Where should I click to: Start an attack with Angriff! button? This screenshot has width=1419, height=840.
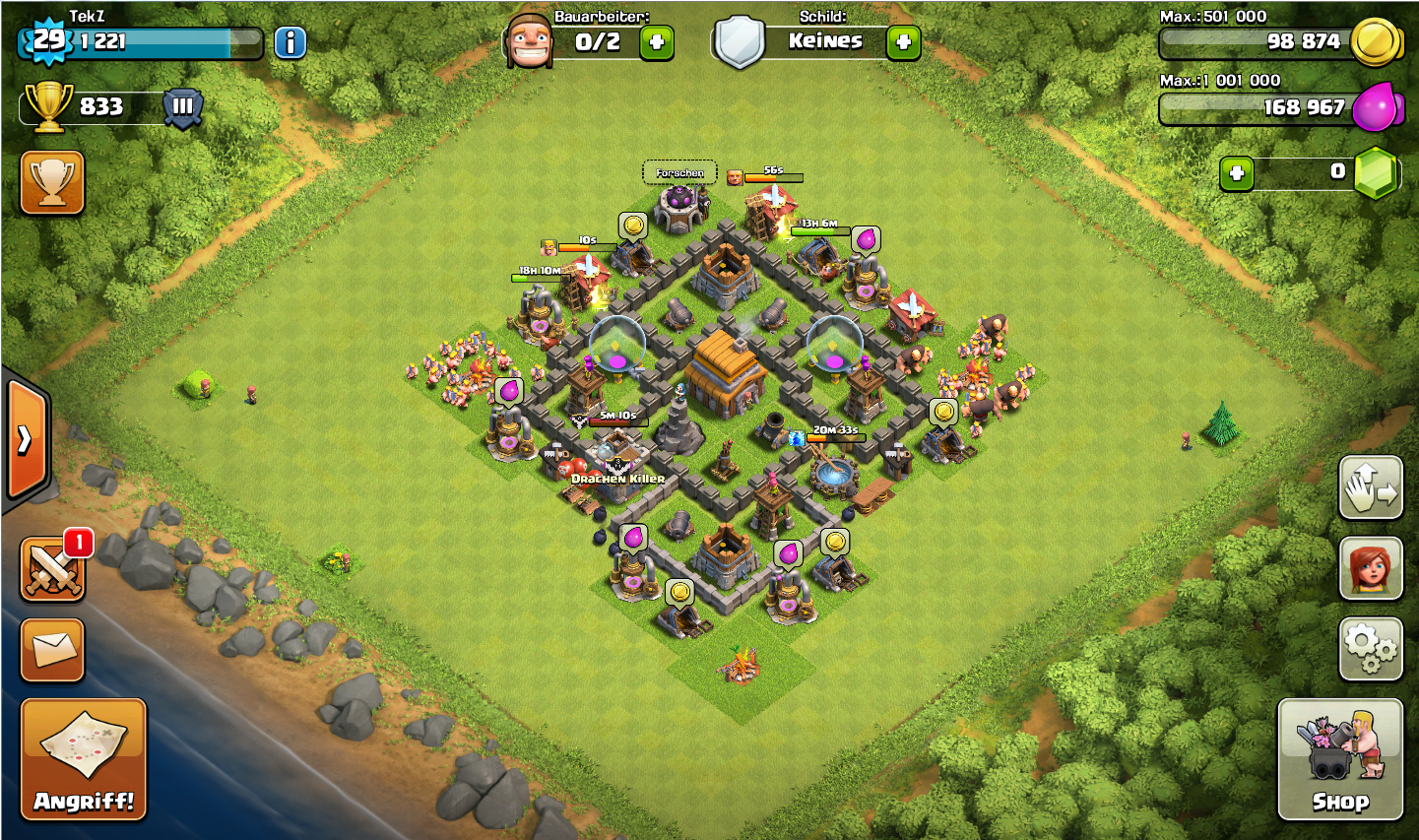84,759
